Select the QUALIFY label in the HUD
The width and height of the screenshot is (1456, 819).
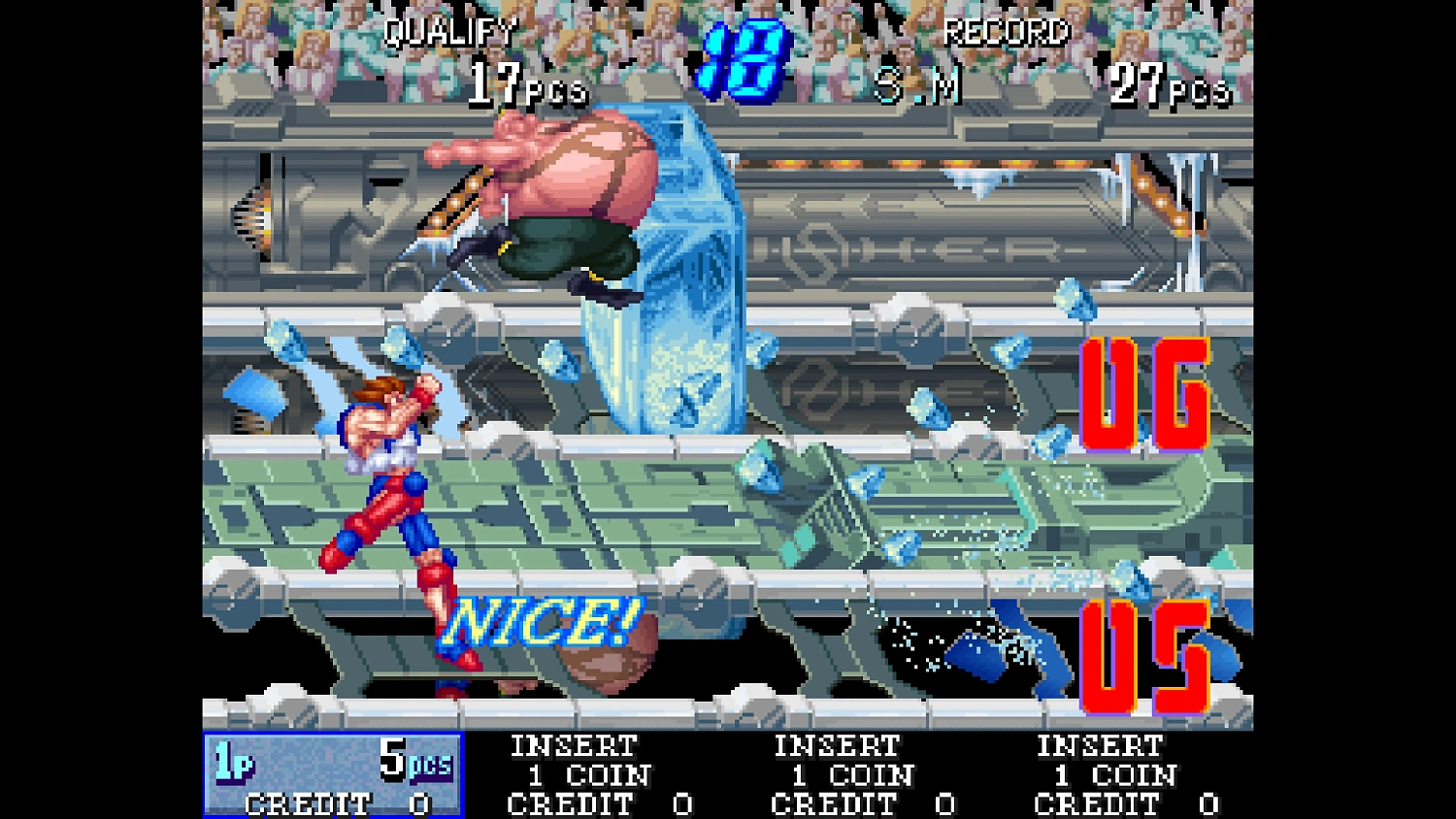(447, 34)
